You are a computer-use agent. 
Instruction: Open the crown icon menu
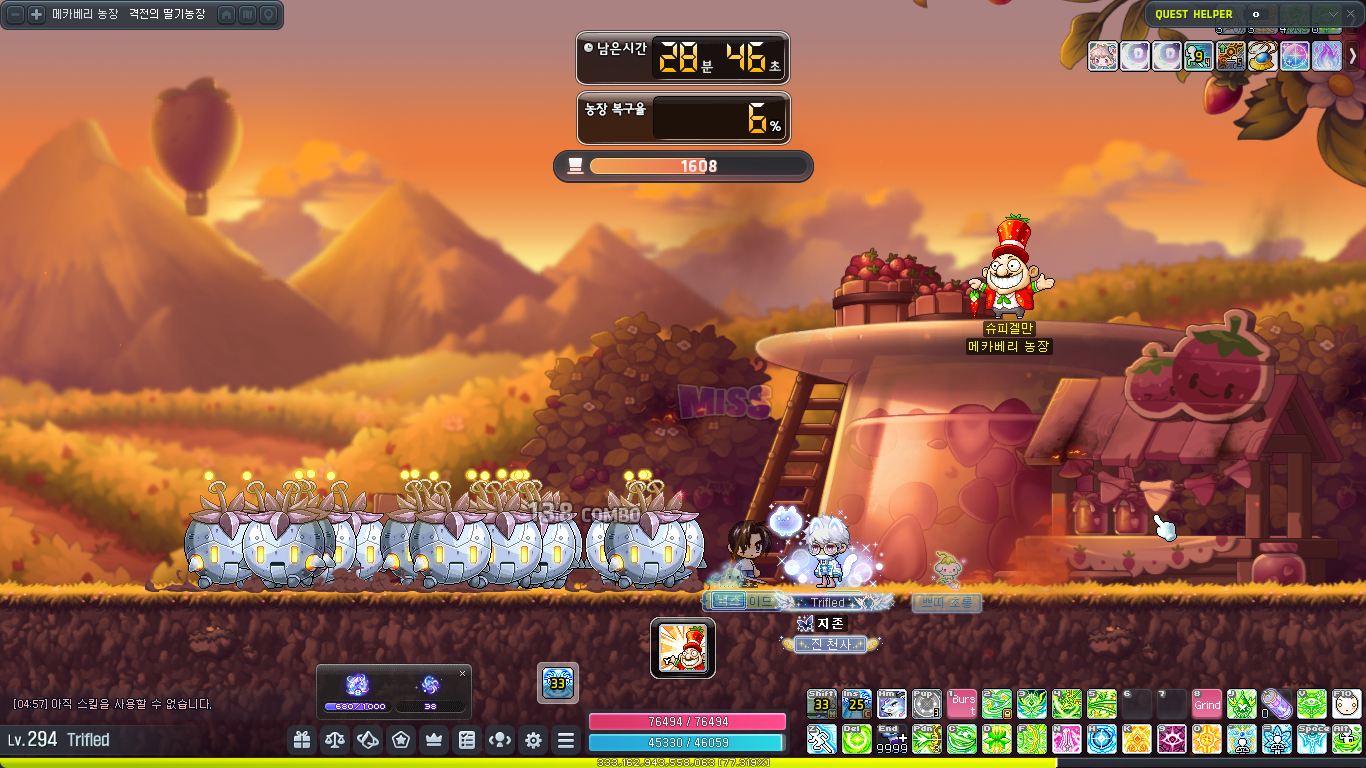point(434,740)
